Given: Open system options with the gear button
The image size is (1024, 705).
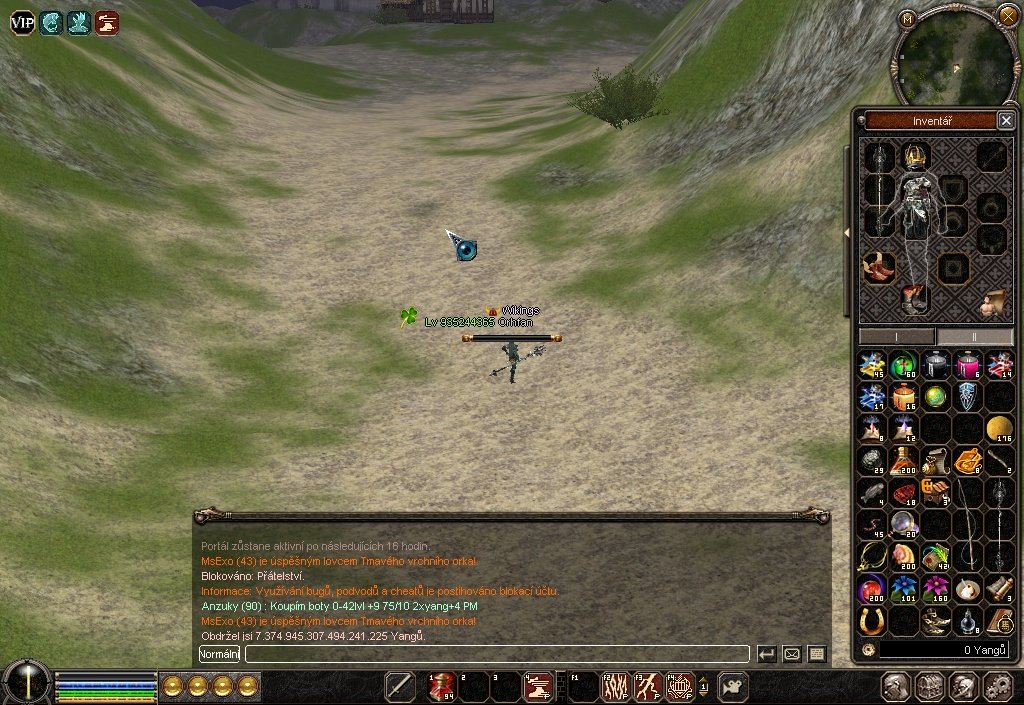Looking at the screenshot, I should tap(998, 686).
